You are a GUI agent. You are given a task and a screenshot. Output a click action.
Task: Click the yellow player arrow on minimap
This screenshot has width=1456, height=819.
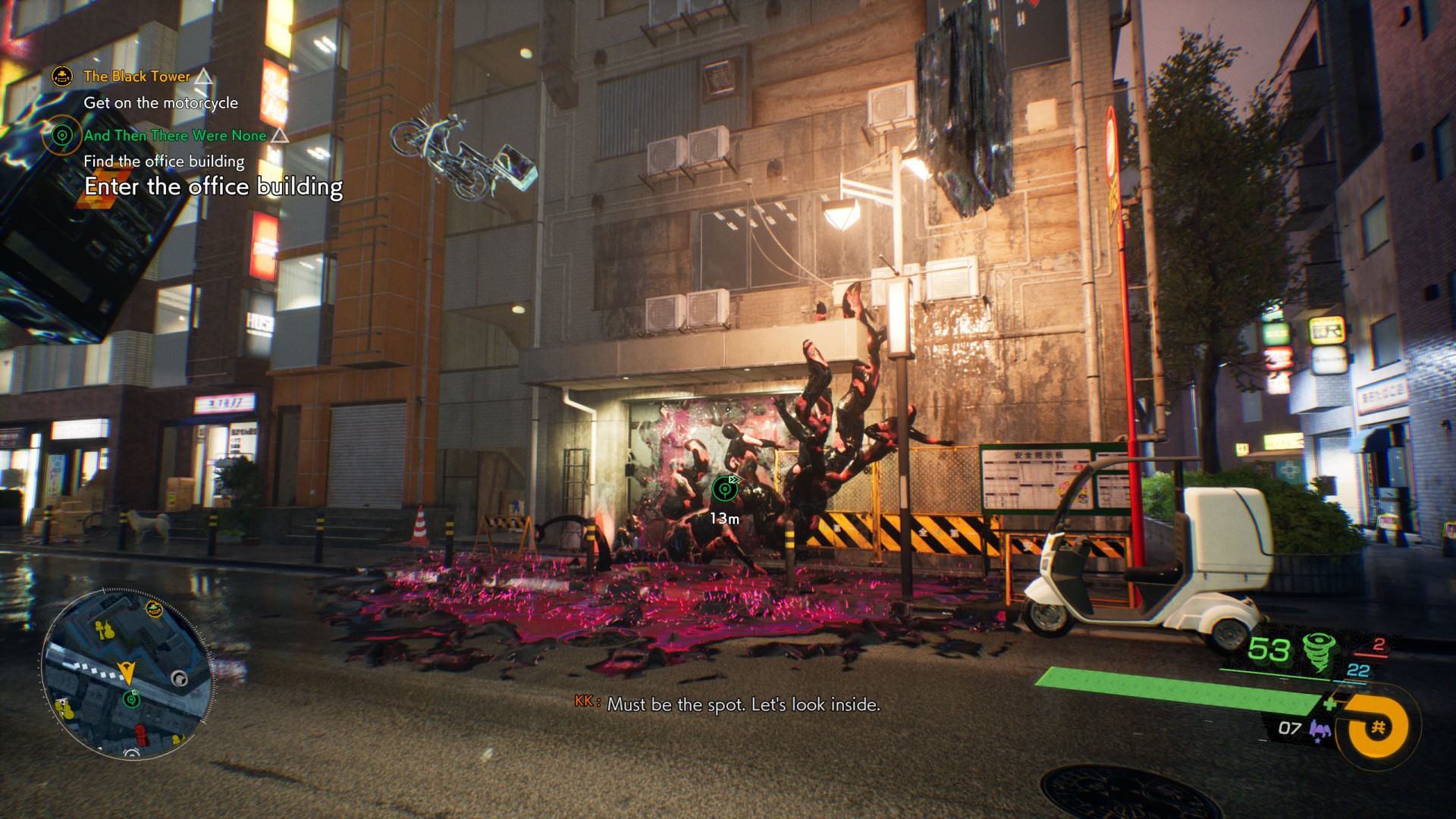point(127,672)
